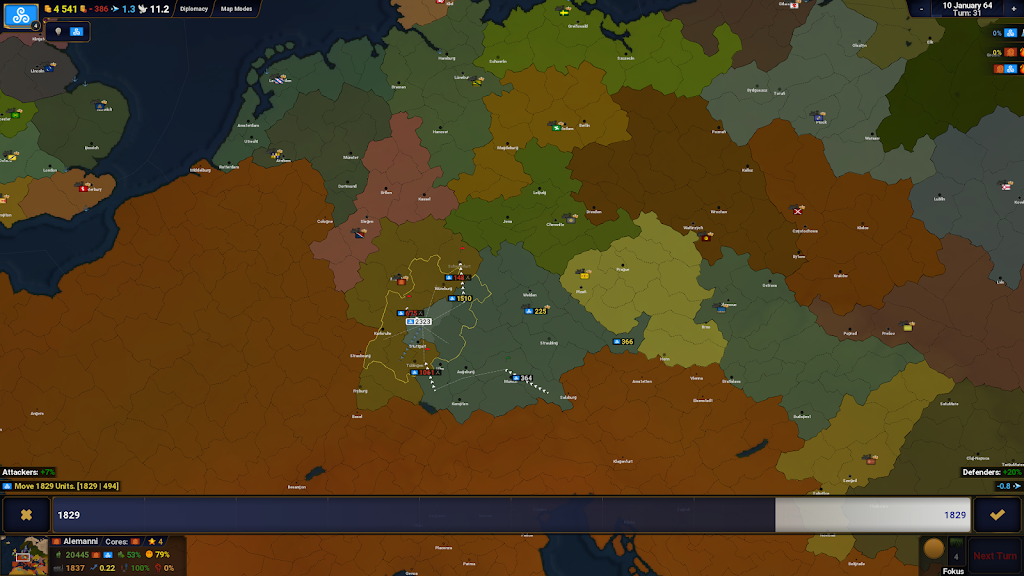Adjust the unit count slider bar
The image size is (1024, 576).
coord(511,515)
